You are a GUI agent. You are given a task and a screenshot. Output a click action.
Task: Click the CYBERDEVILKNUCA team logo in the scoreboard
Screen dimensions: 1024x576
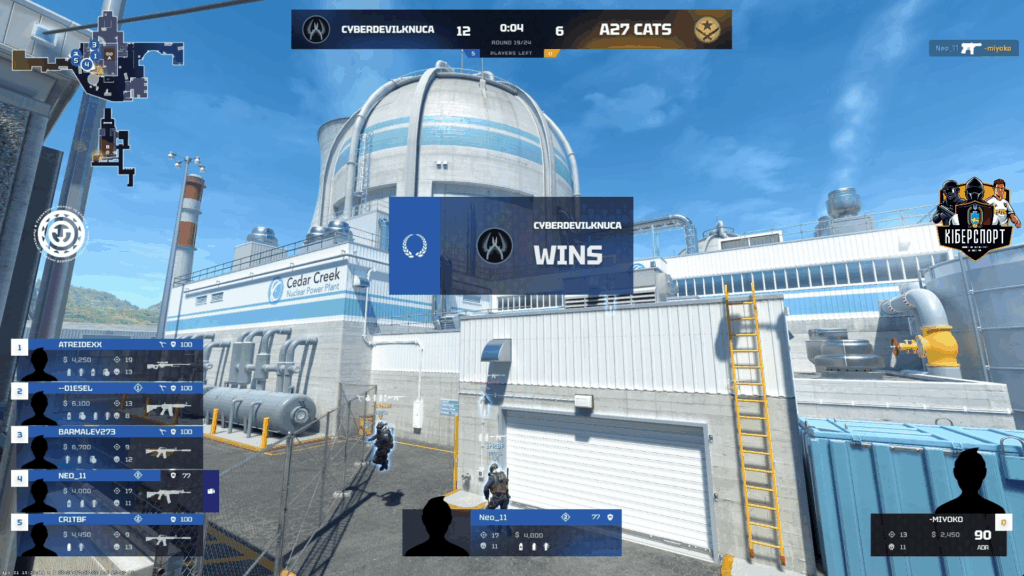tap(317, 30)
